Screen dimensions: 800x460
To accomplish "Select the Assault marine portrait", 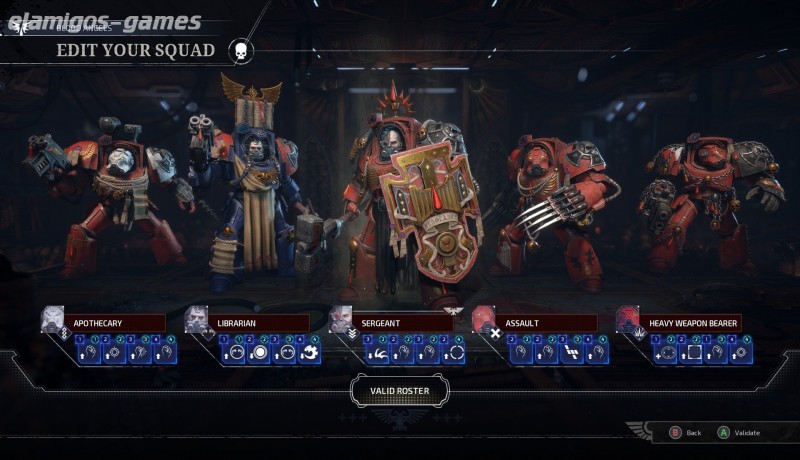I will pyautogui.click(x=484, y=319).
